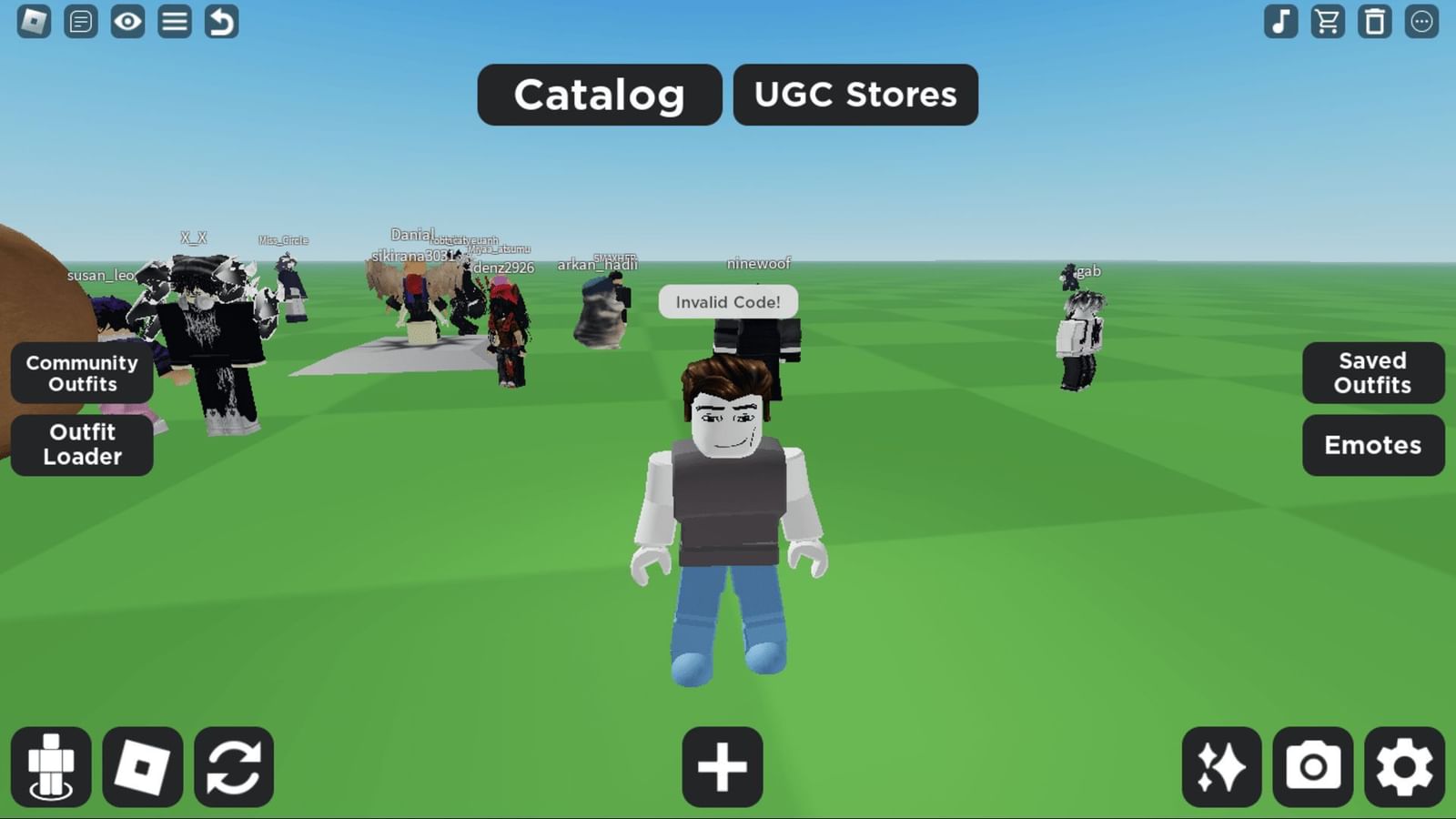Open the ellipsis options menu
This screenshot has width=1456, height=819.
click(1420, 23)
